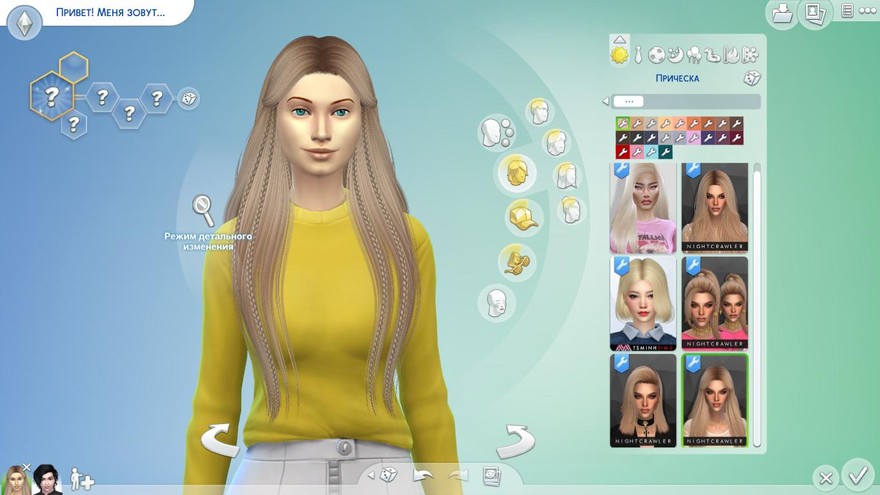
Task: Switch to the athletic outfit soccer ball tab
Action: click(x=656, y=55)
